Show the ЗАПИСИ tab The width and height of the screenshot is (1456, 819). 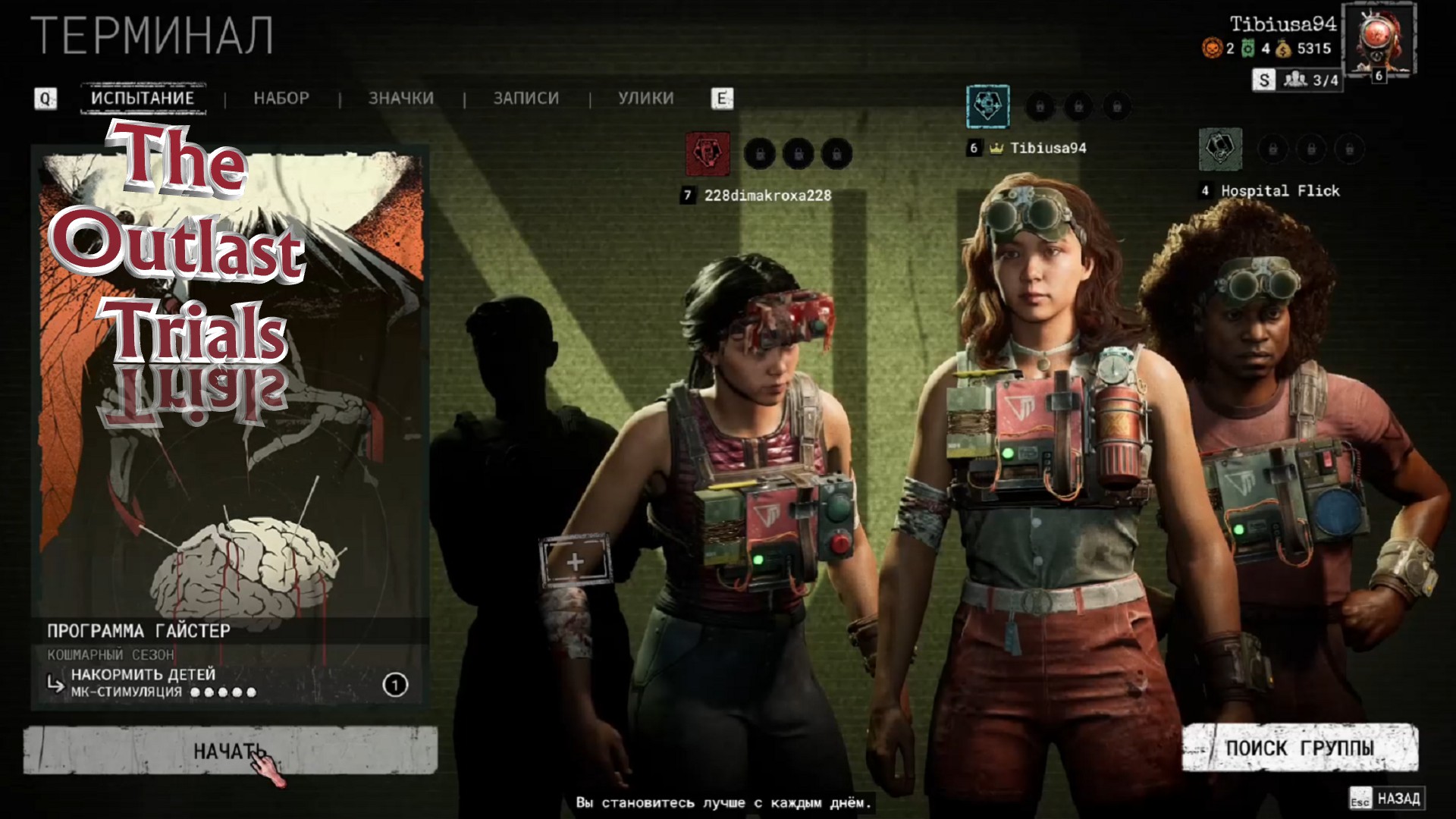click(526, 99)
